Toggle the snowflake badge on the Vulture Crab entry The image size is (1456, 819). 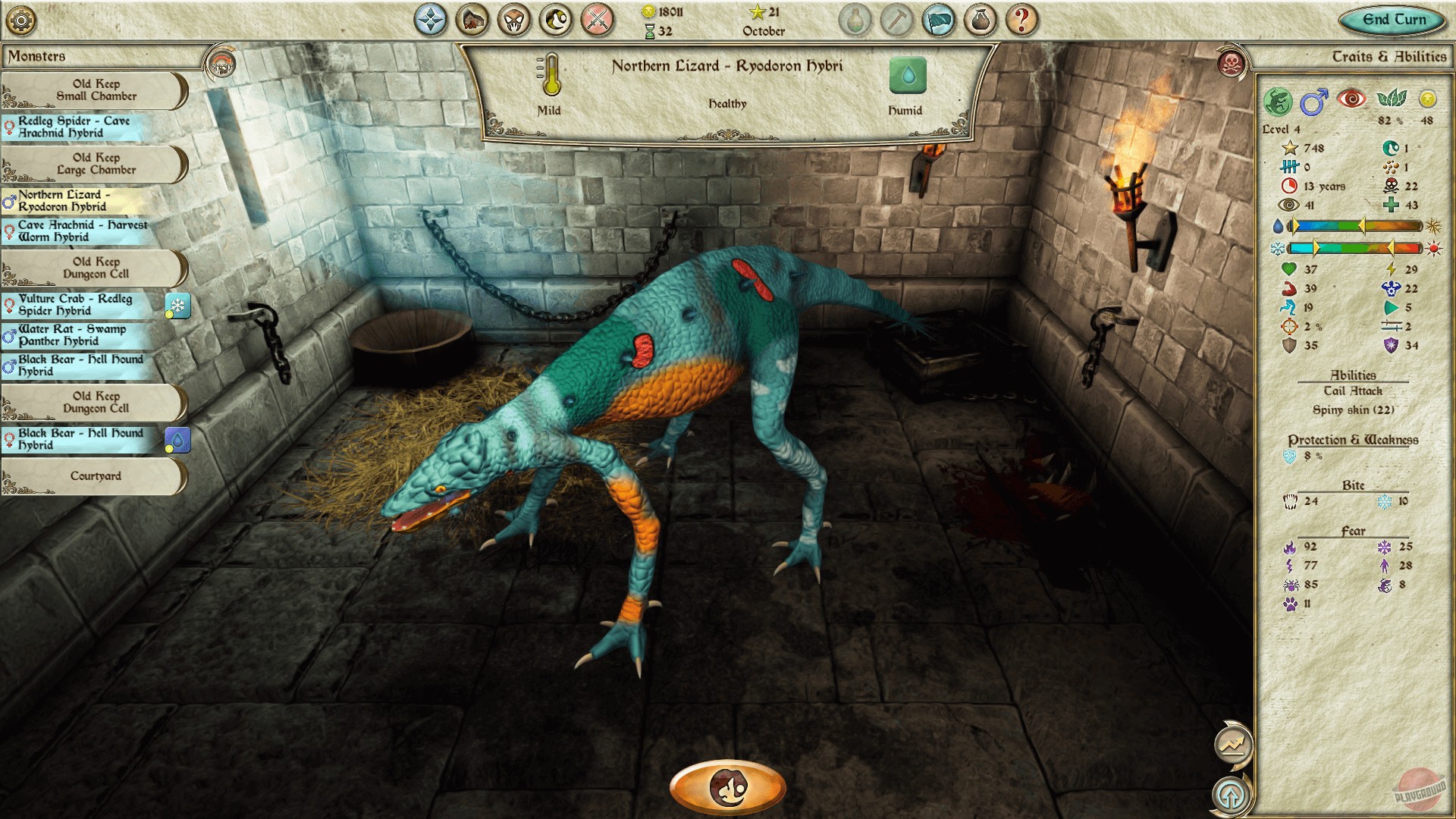[179, 305]
